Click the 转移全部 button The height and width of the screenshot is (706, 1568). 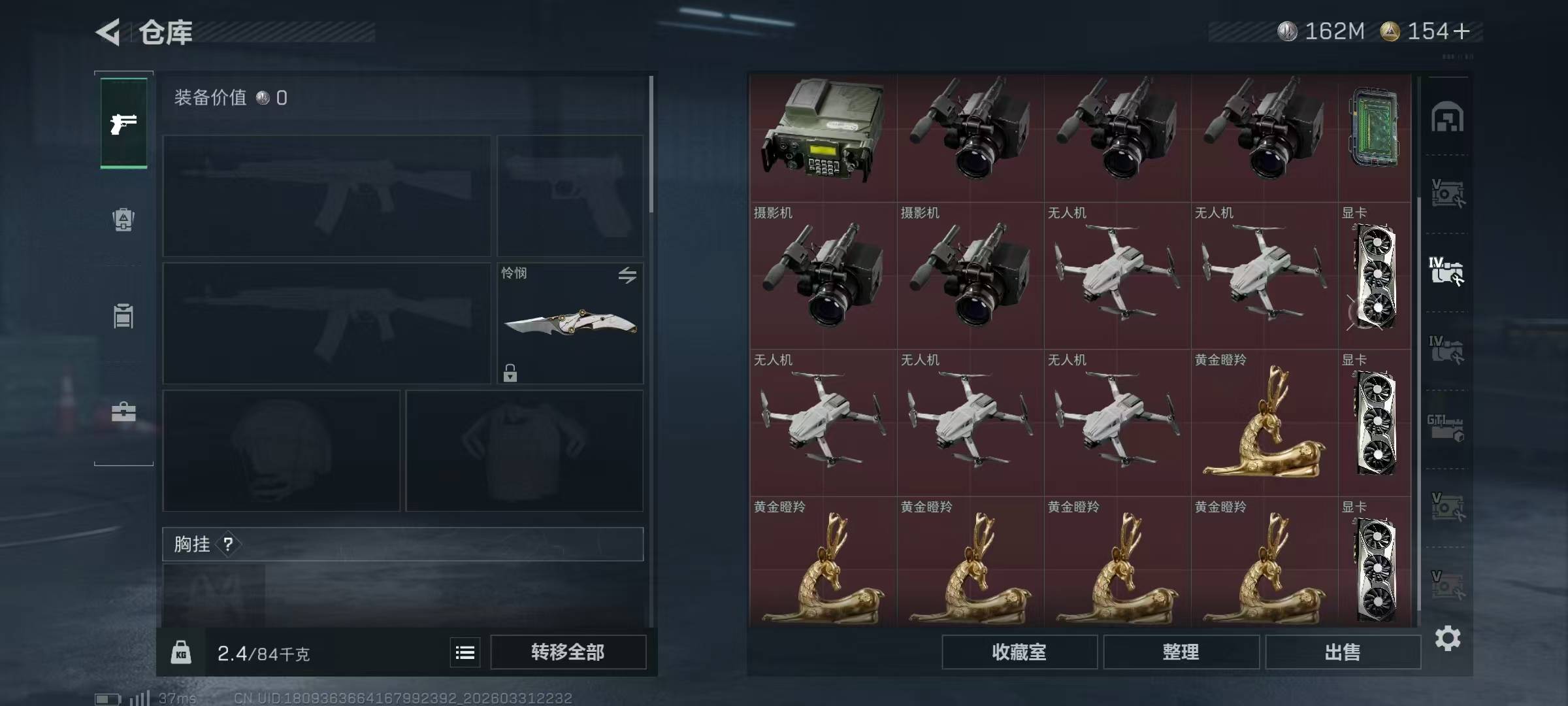point(568,652)
